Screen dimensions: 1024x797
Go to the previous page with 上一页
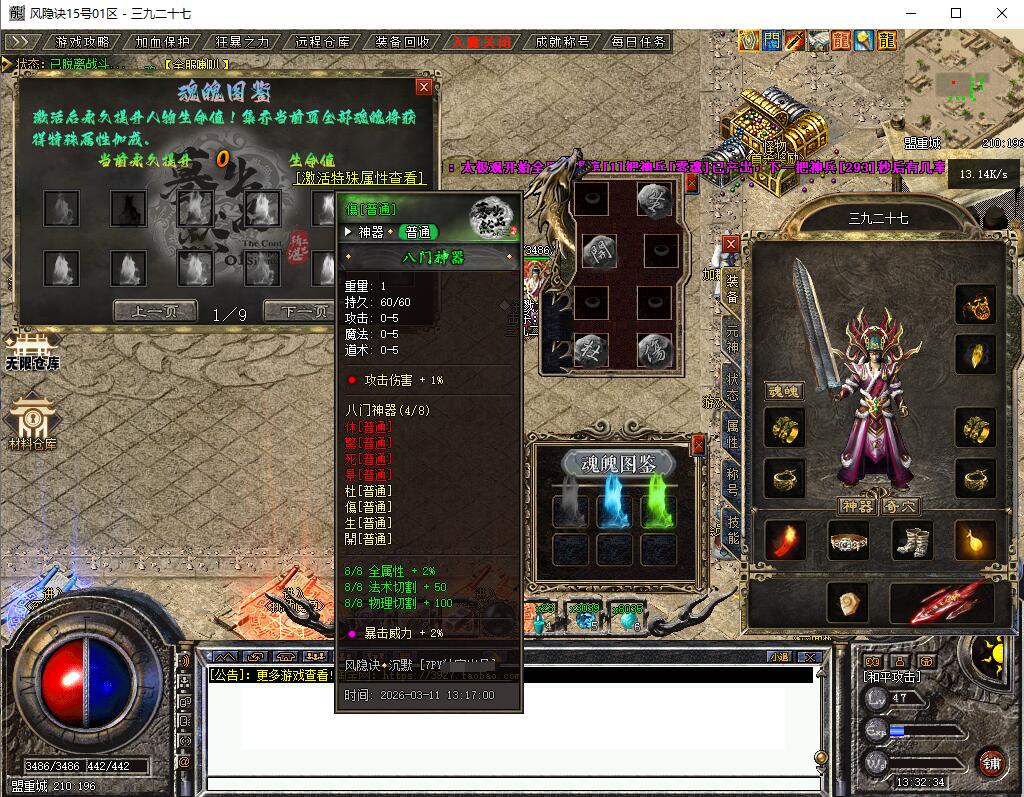[154, 311]
